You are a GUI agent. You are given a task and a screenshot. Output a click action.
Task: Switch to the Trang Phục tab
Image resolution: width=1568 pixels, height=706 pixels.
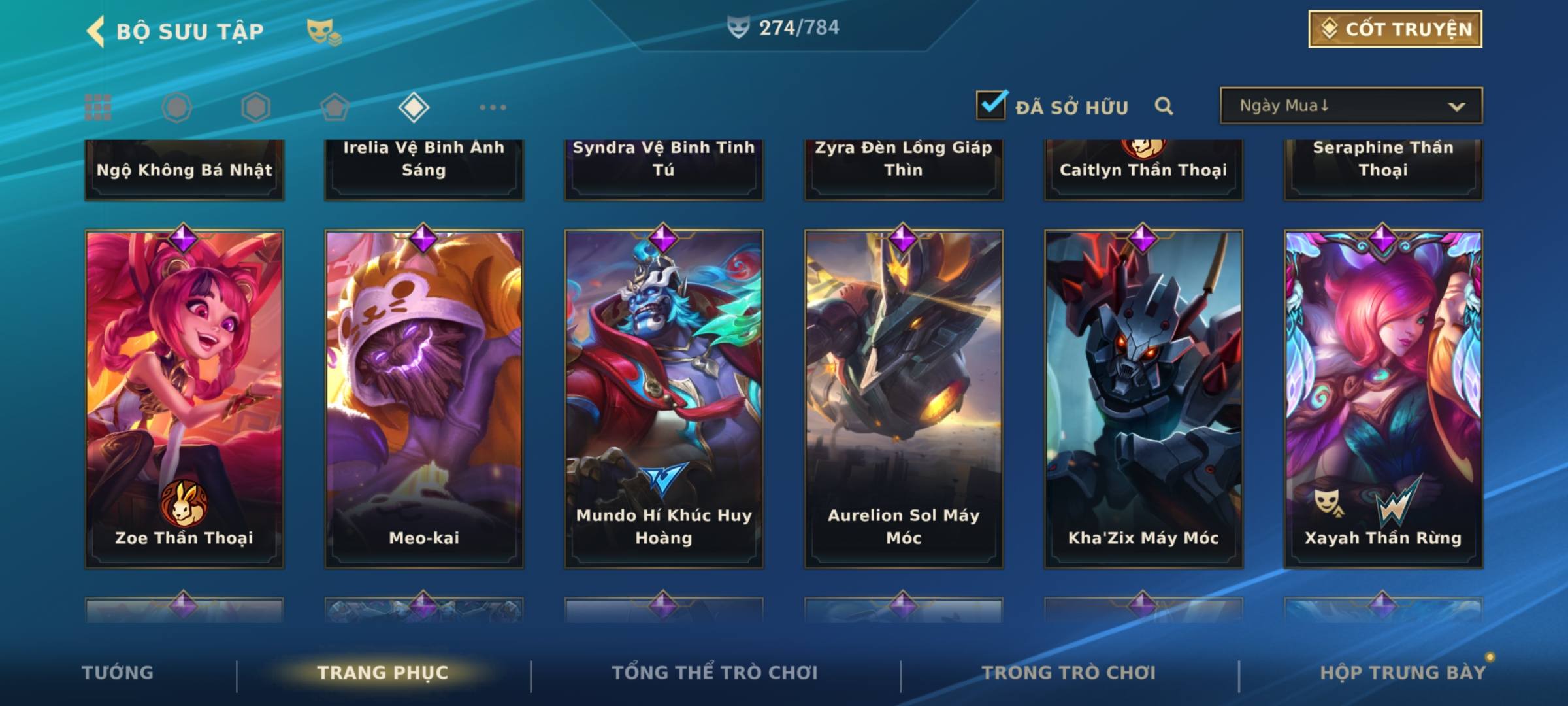click(383, 673)
